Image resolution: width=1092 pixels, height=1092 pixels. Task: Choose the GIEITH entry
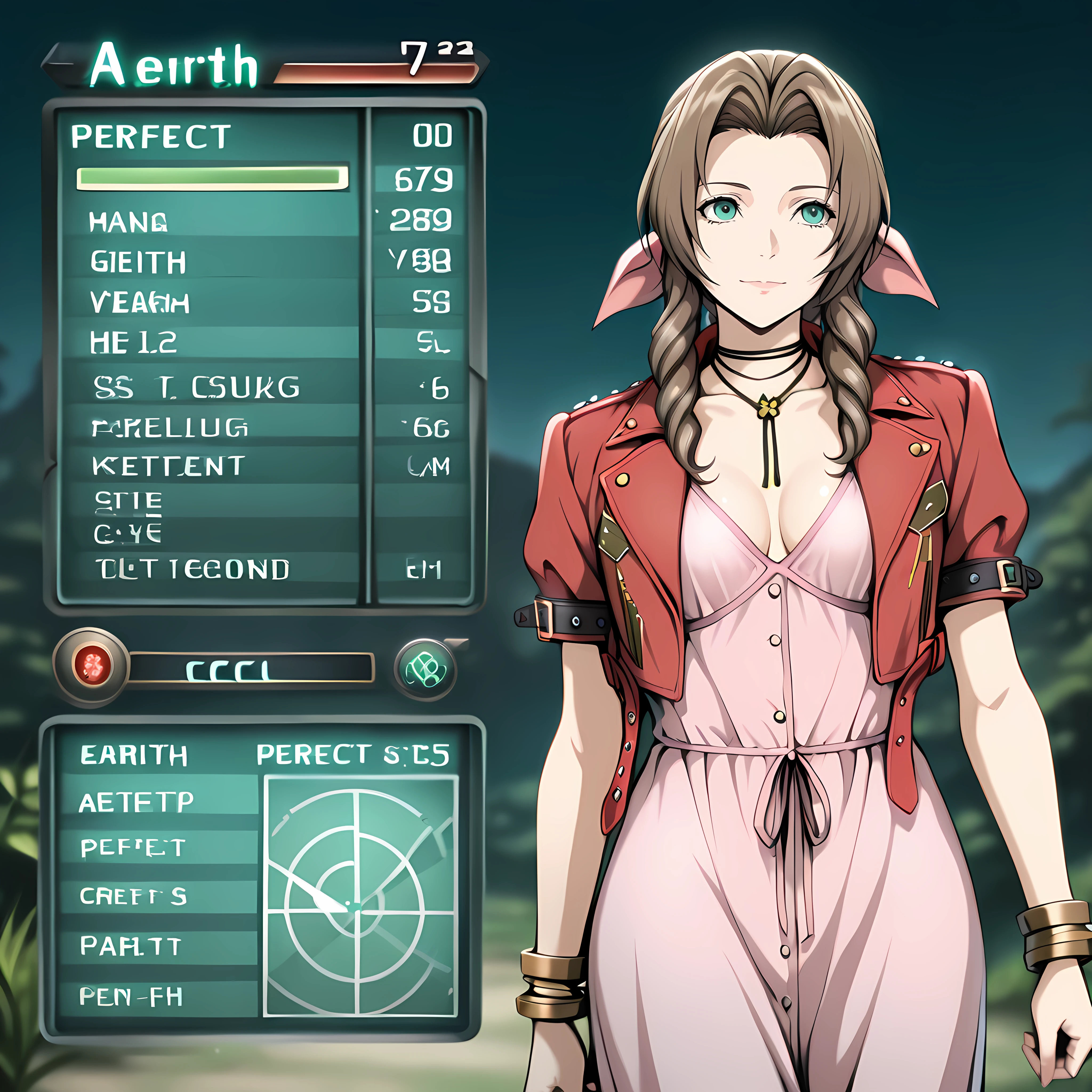pos(138,262)
